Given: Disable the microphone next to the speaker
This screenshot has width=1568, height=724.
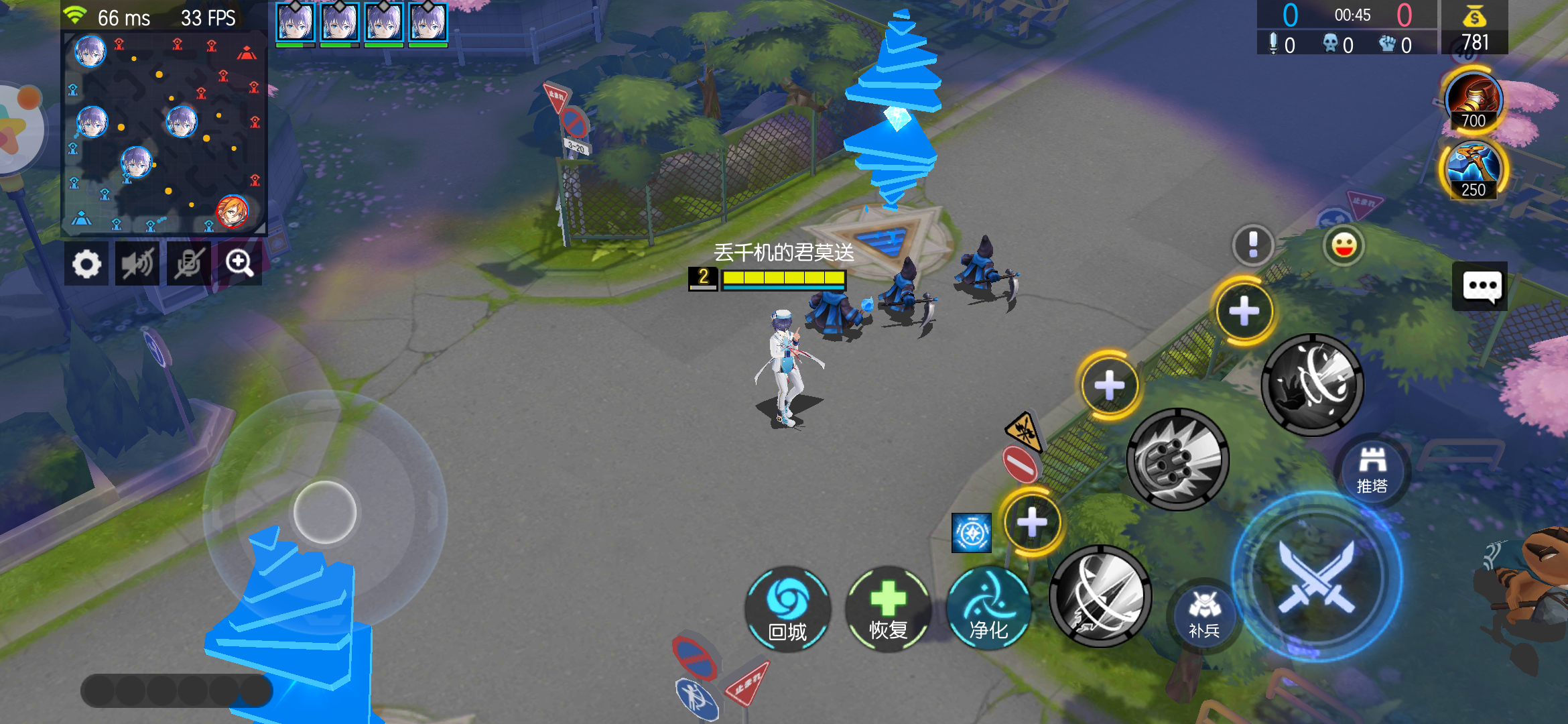Looking at the screenshot, I should pos(188,263).
